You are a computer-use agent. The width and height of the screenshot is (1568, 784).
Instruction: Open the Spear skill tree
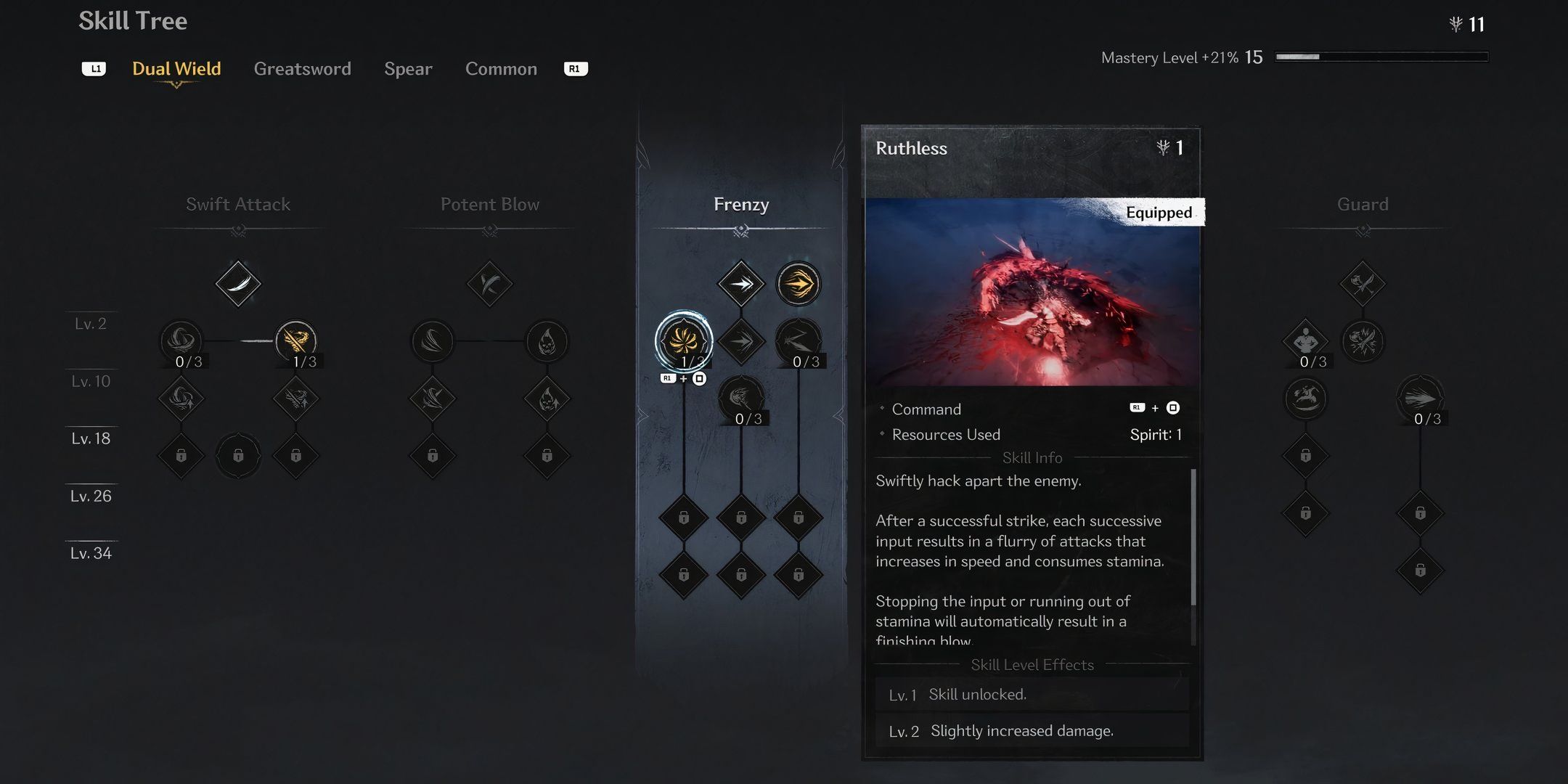408,68
